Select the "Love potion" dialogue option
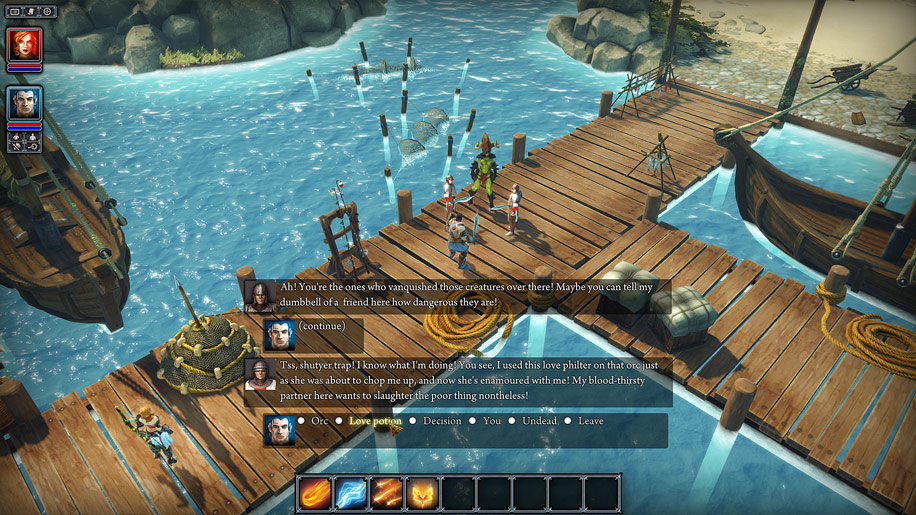The width and height of the screenshot is (916, 515). [x=375, y=421]
